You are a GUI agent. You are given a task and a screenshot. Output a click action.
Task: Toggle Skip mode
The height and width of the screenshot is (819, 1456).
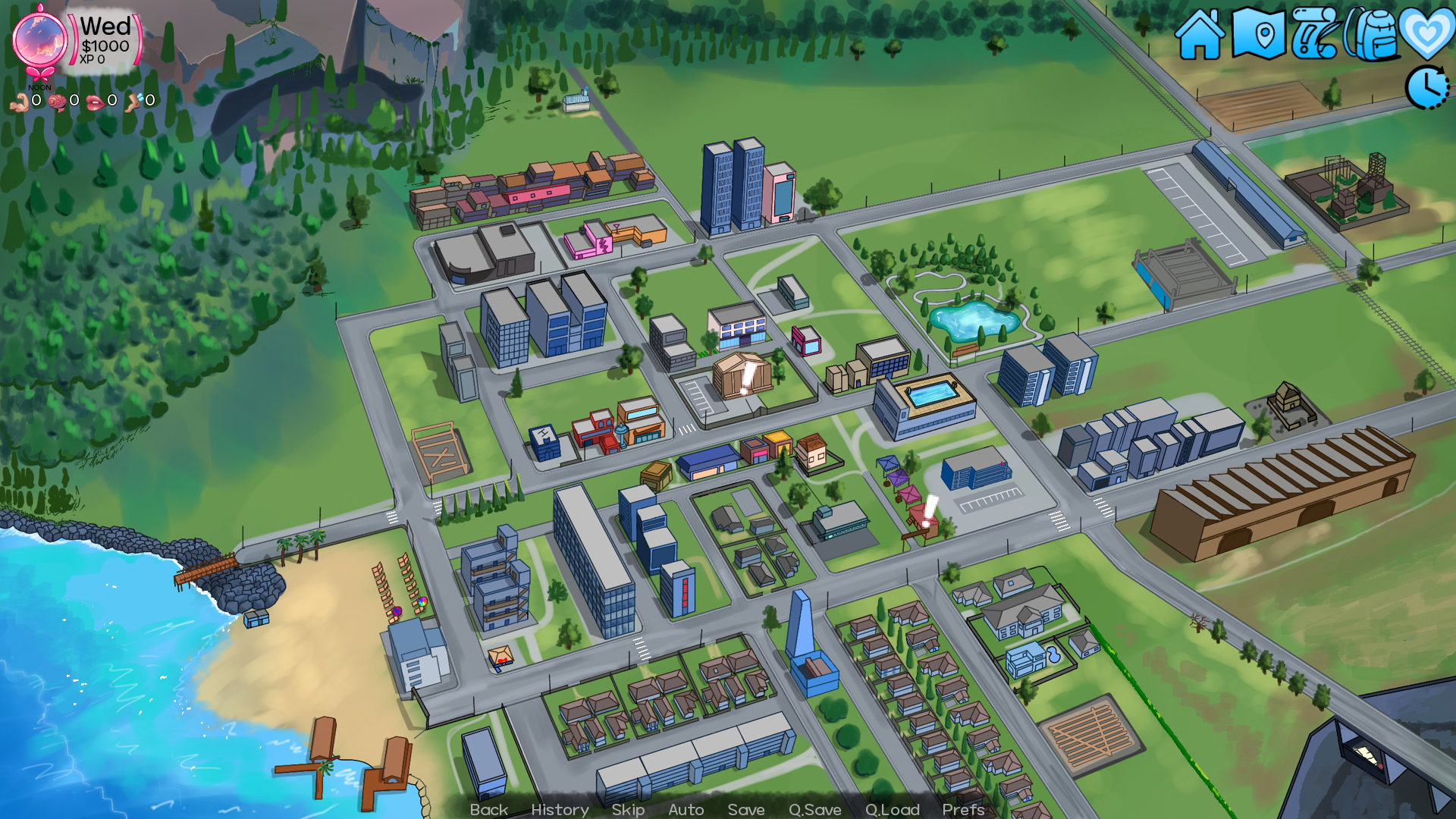628,809
